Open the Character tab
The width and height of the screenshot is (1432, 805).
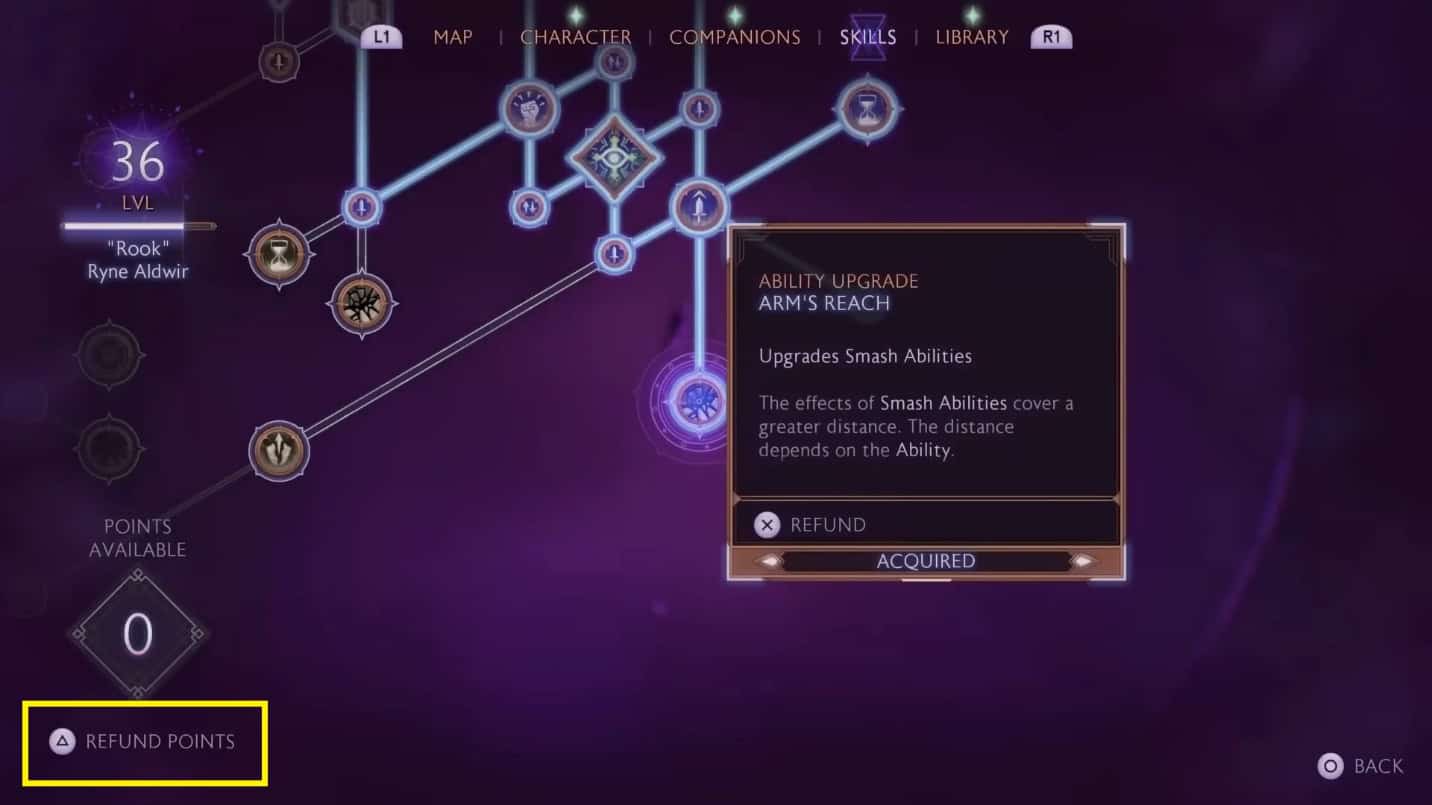coord(575,38)
